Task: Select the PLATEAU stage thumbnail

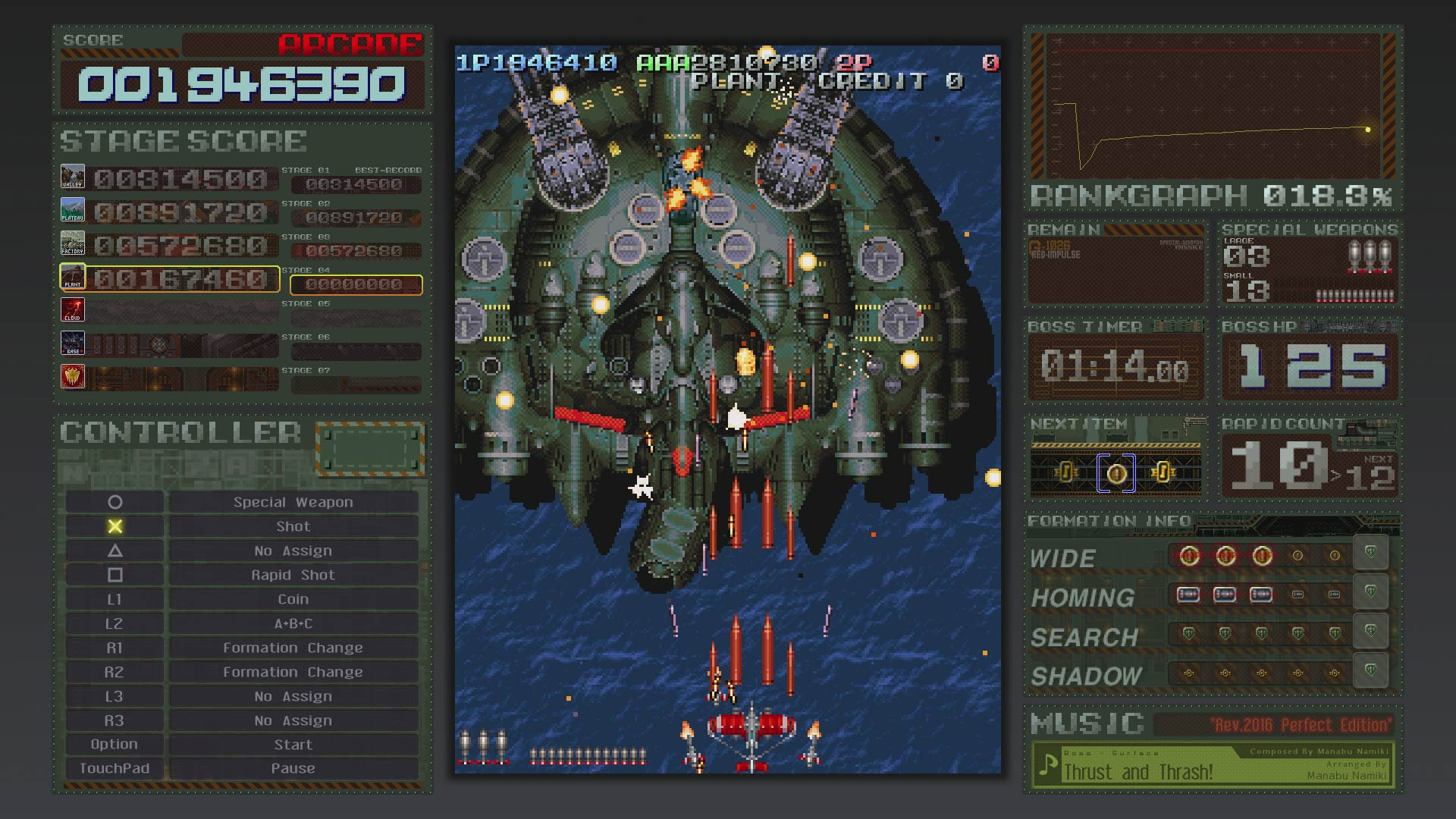Action: click(x=72, y=210)
